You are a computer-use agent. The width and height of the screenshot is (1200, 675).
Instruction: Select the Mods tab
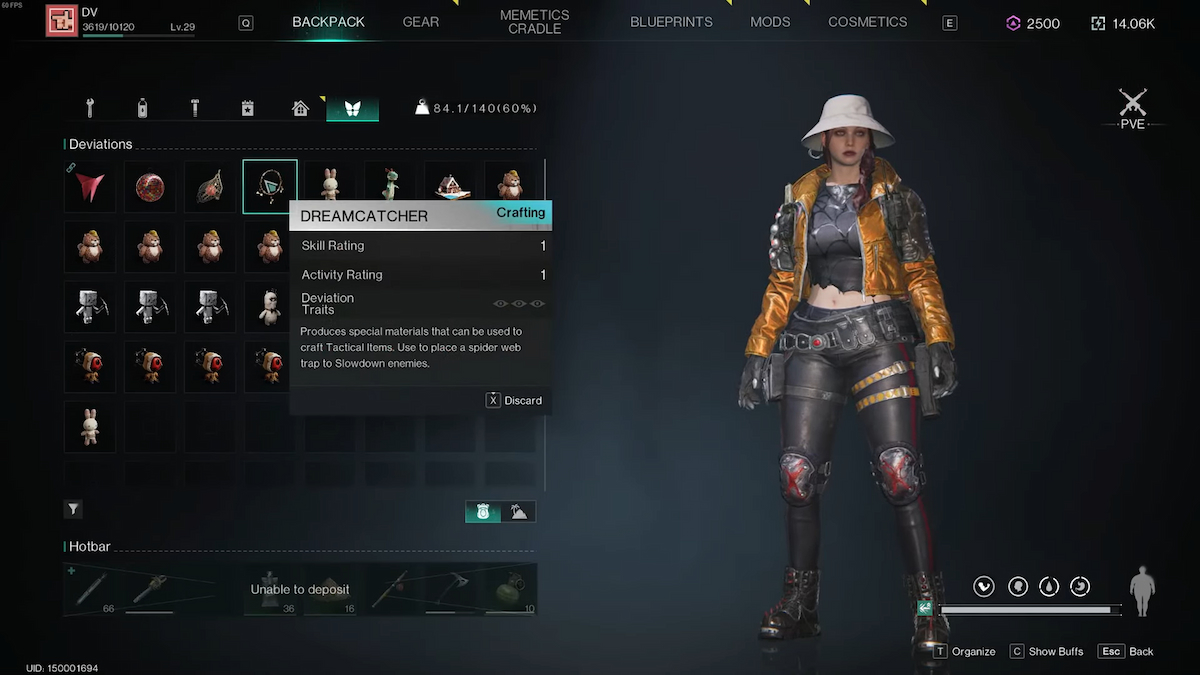[x=770, y=22]
